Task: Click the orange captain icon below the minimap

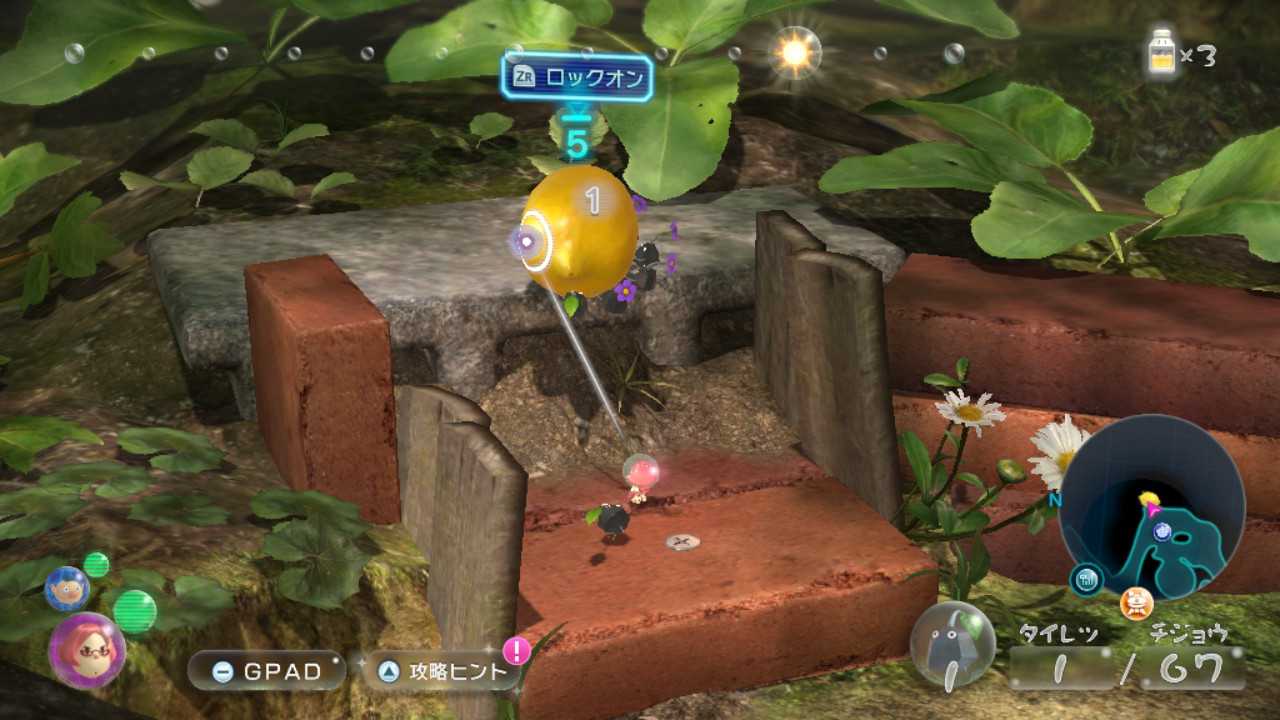Action: [1136, 603]
